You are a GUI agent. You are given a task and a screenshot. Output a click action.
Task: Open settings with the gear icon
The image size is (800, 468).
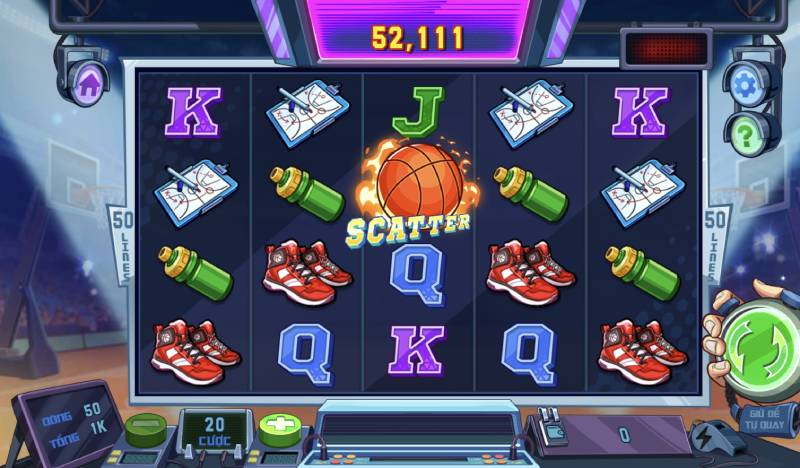click(x=745, y=84)
